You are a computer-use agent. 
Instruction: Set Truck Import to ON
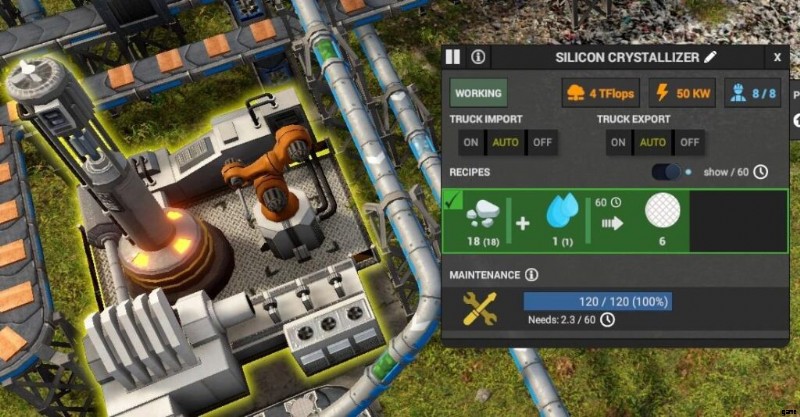tap(470, 142)
